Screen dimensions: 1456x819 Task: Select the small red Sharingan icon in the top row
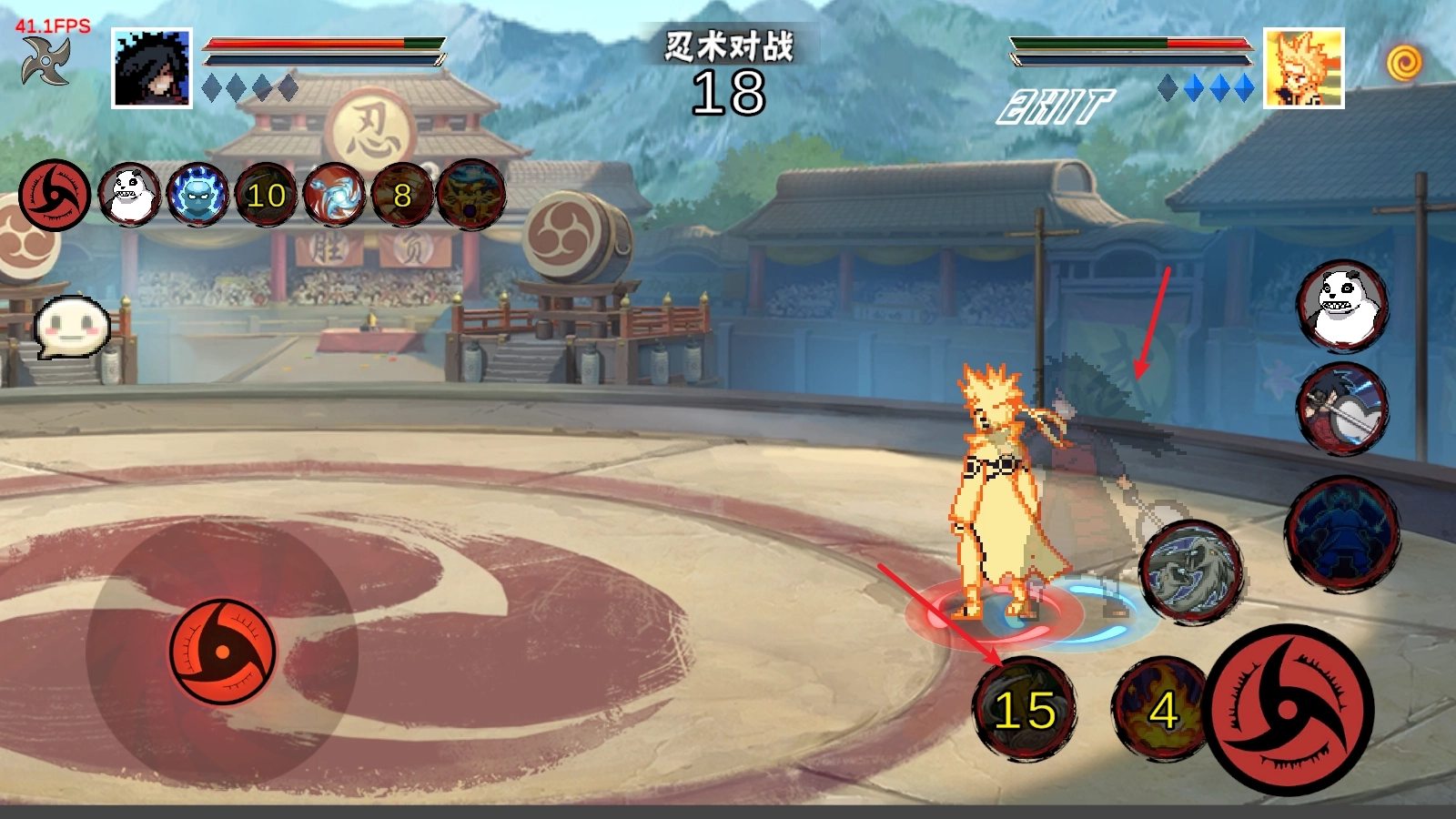pos(54,195)
